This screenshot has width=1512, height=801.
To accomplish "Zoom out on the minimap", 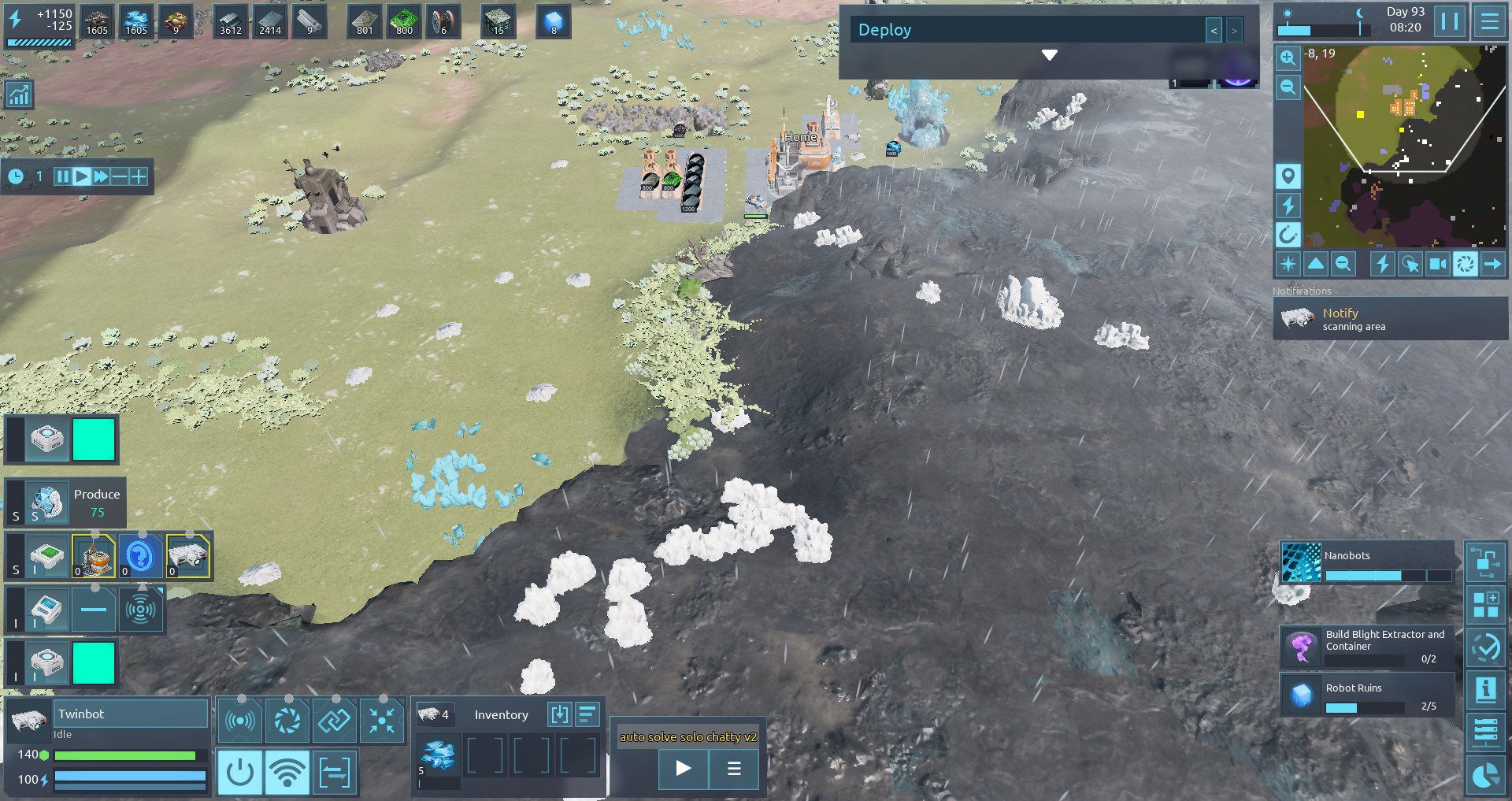I will (1288, 87).
